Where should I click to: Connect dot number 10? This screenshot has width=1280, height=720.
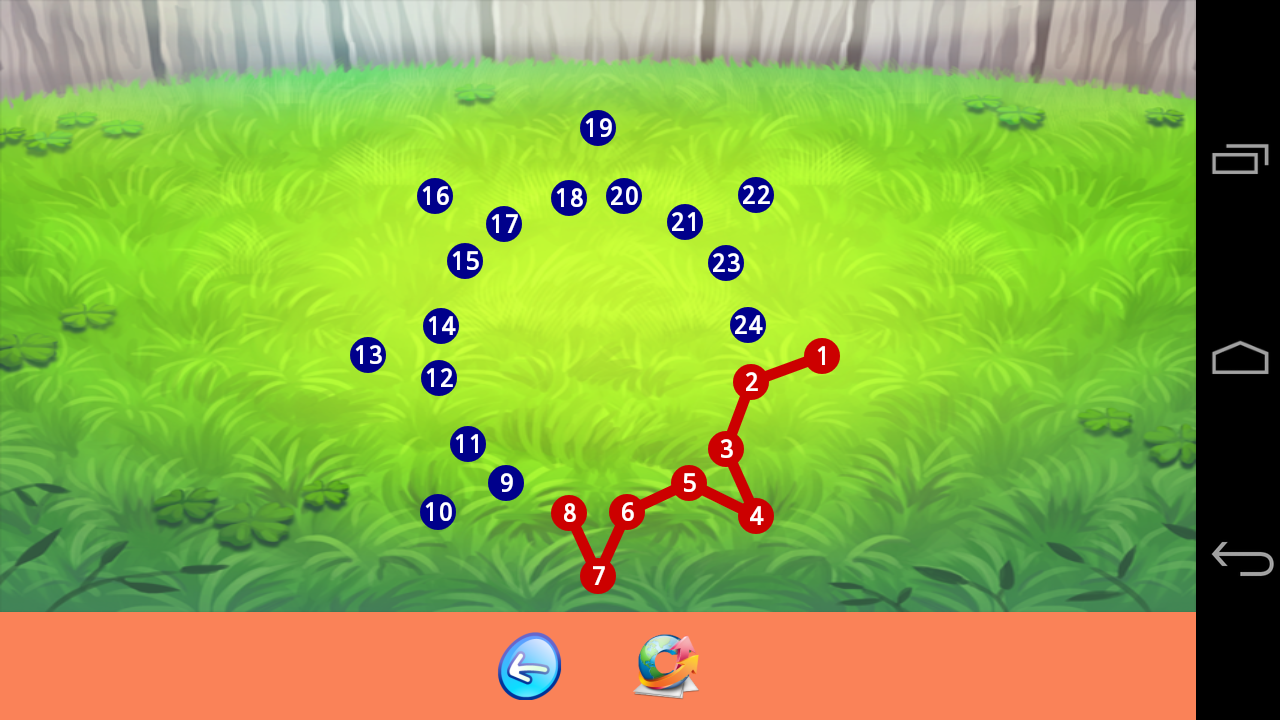click(437, 512)
